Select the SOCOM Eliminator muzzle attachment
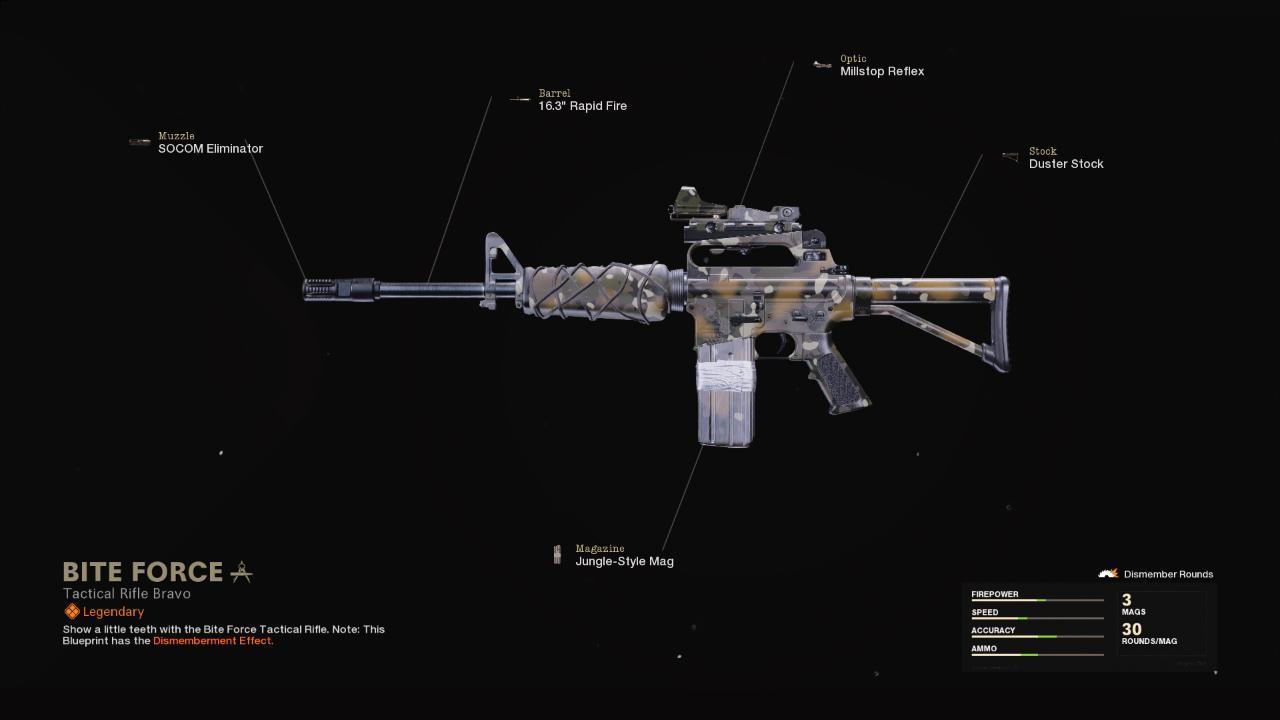This screenshot has width=1280, height=720. 210,148
